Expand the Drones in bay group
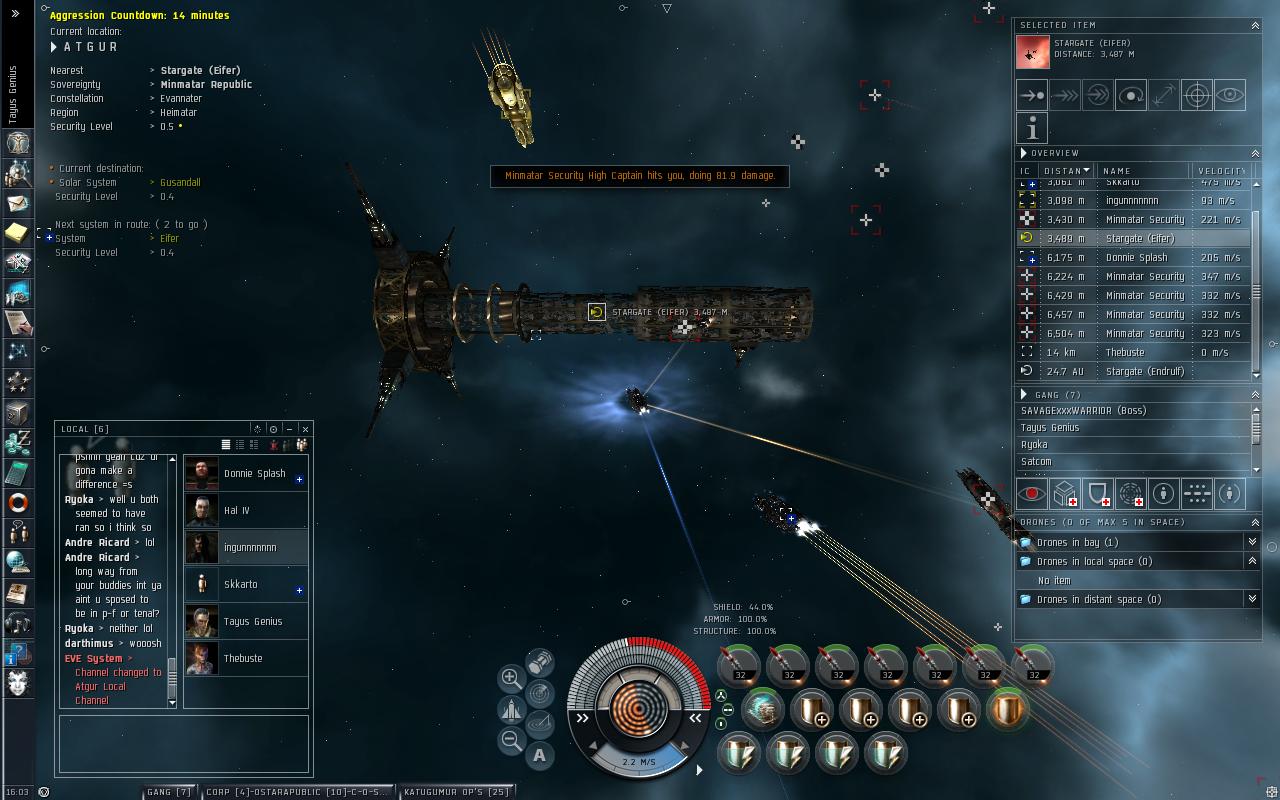Image resolution: width=1280 pixels, height=800 pixels. click(x=1251, y=542)
